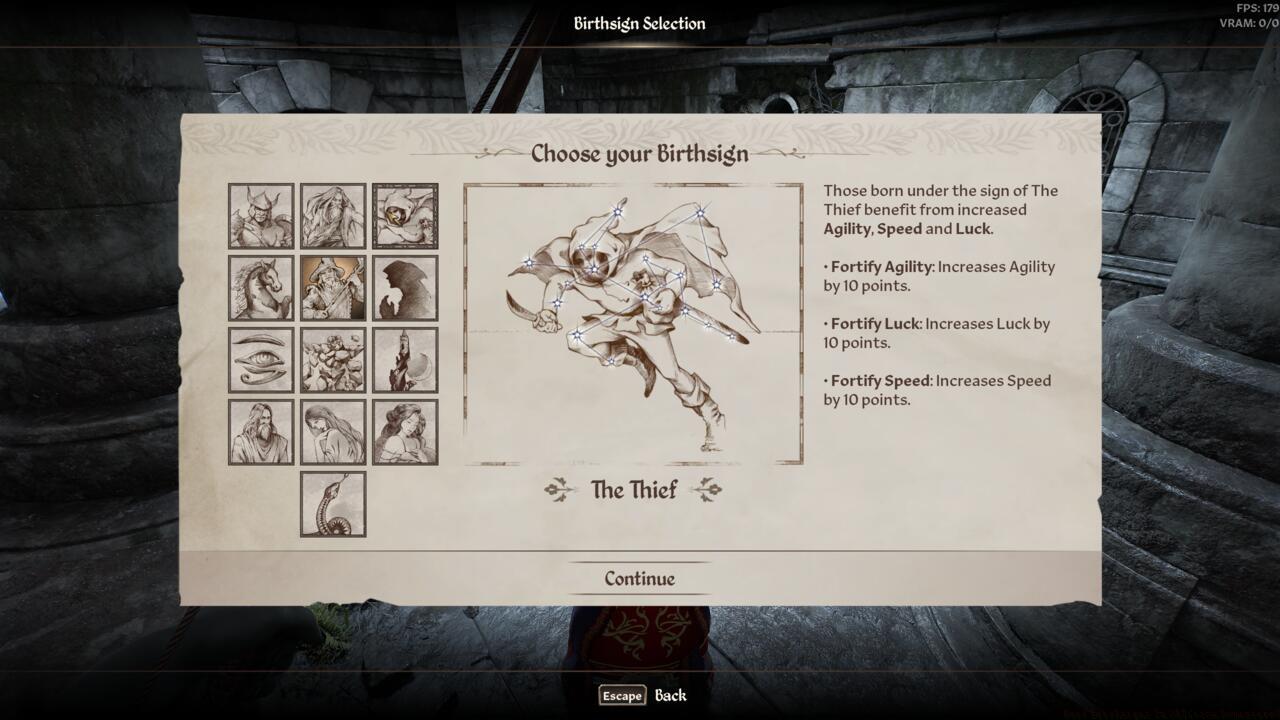Select the Warrior birthsign icon
Image resolution: width=1280 pixels, height=720 pixels.
260,216
